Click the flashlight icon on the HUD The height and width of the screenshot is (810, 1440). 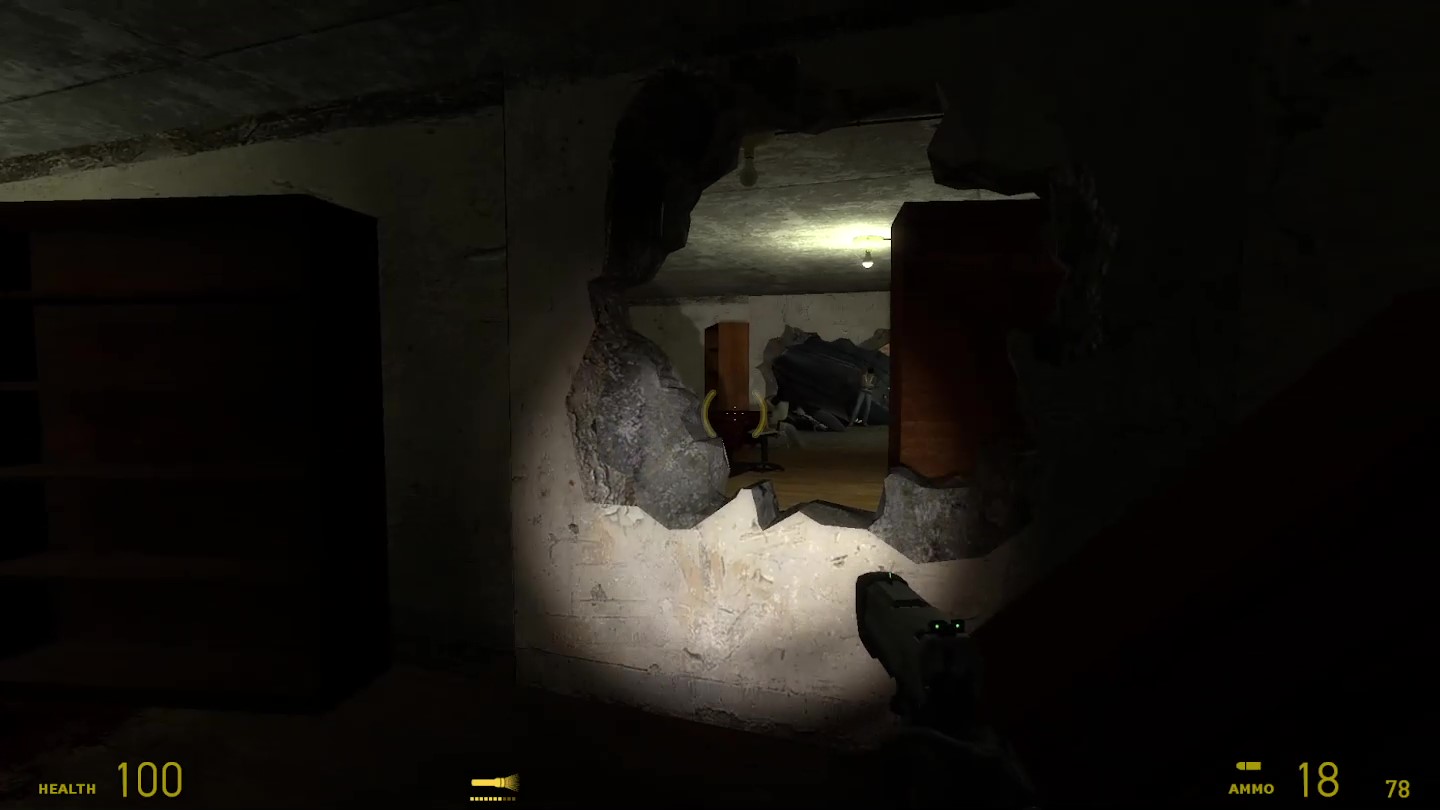point(494,783)
